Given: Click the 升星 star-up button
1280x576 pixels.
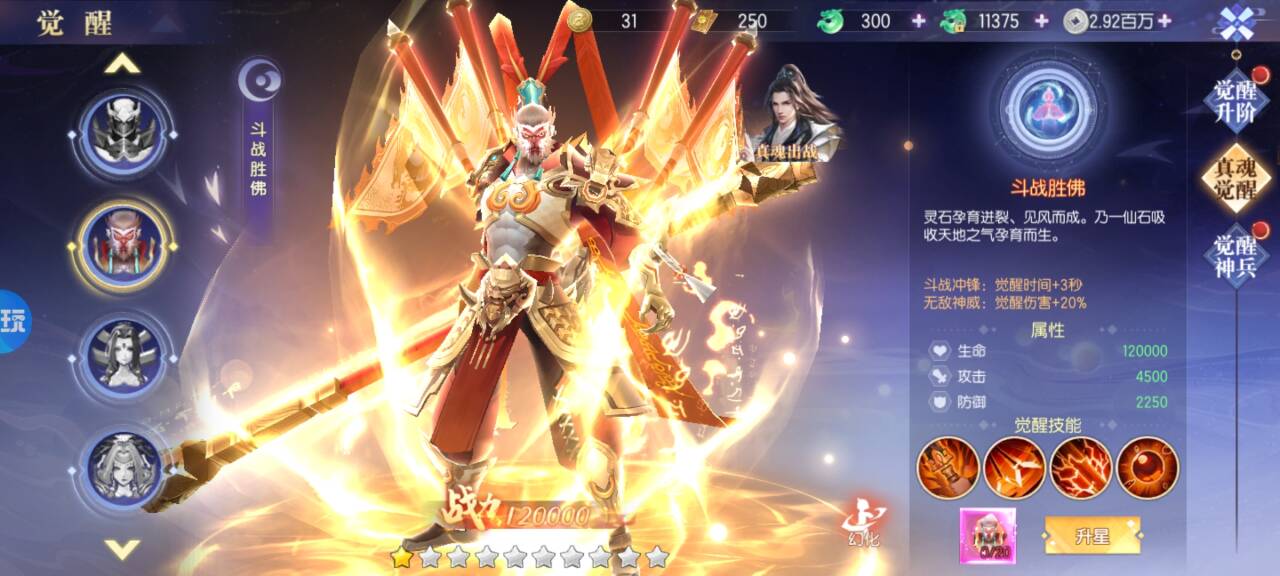Looking at the screenshot, I should click(1092, 536).
